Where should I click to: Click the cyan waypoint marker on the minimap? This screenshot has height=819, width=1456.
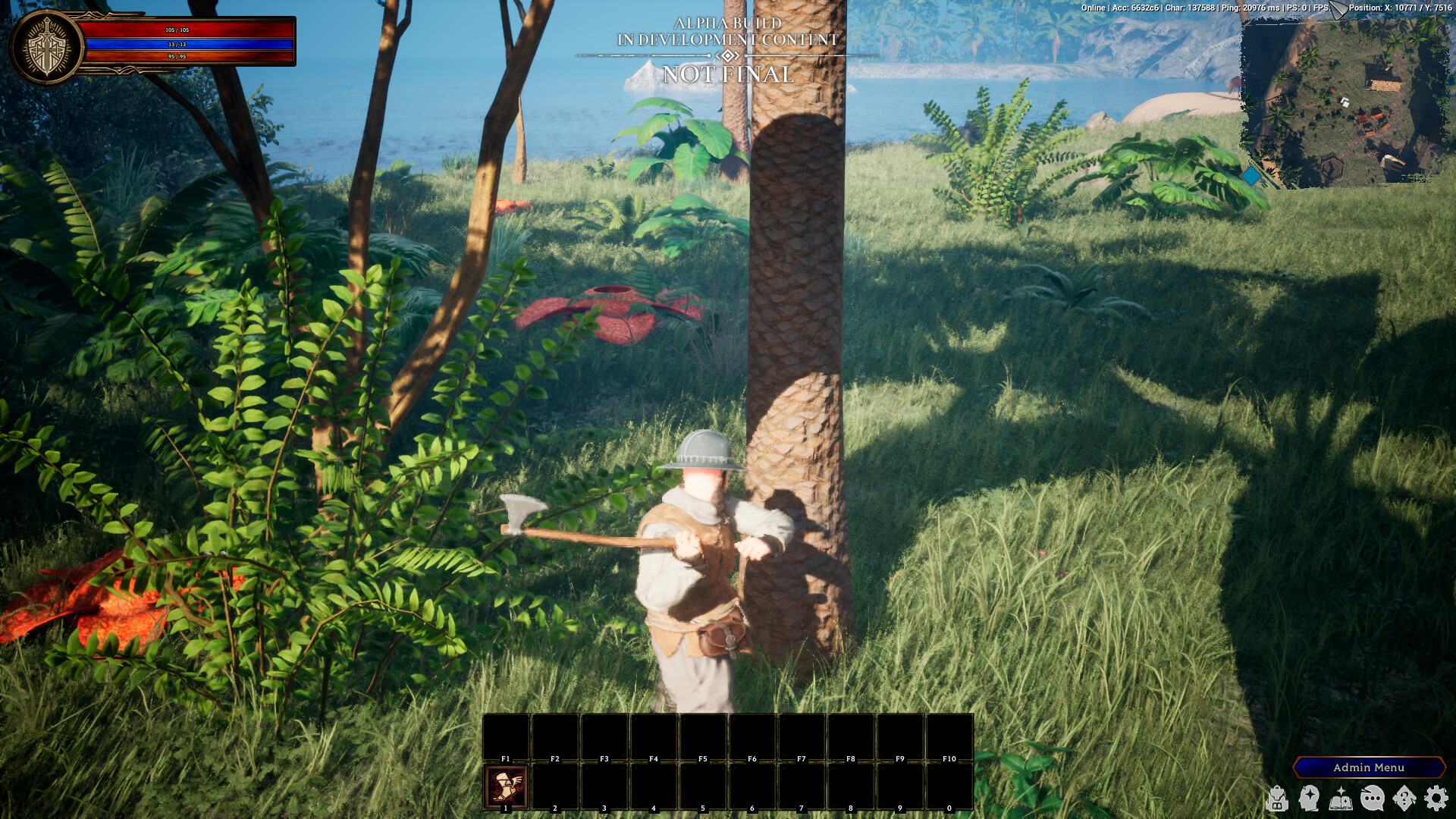coord(1250,174)
